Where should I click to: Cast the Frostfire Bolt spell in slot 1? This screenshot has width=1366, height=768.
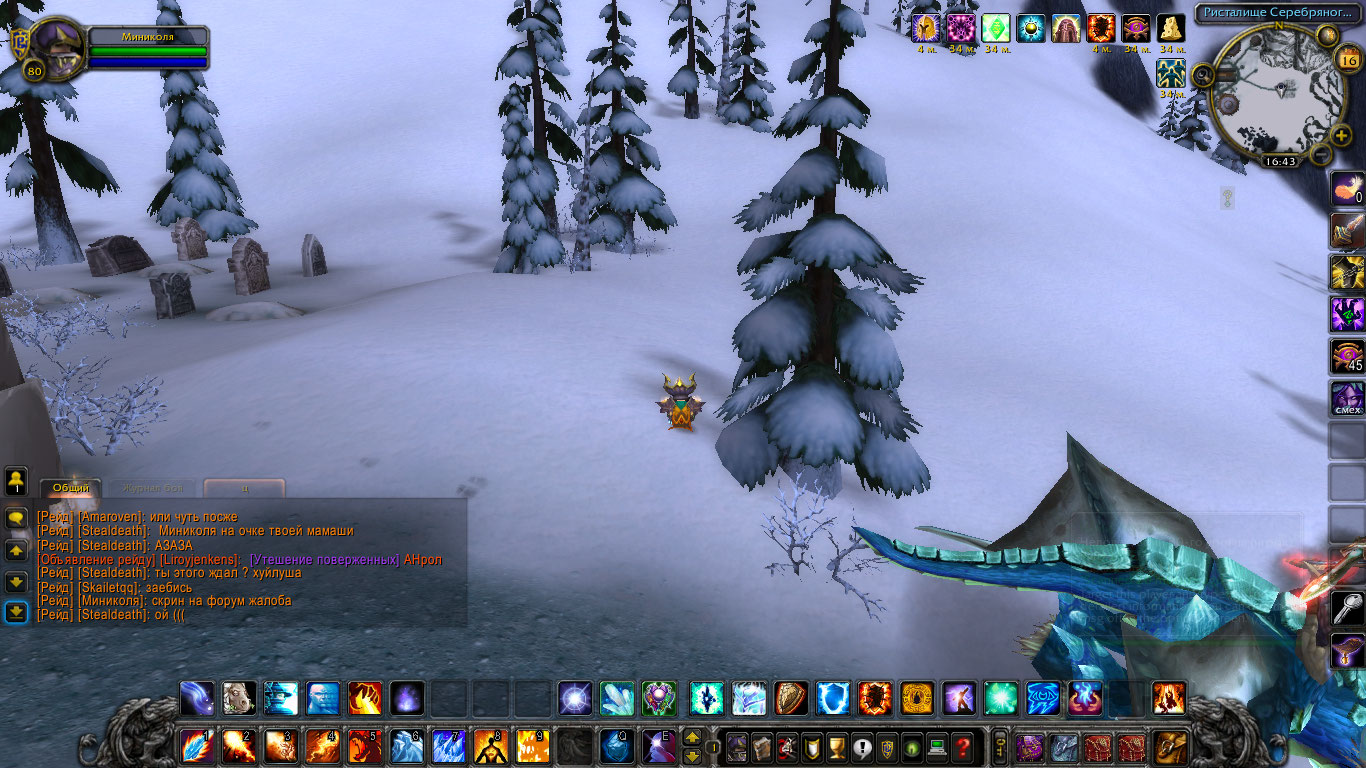tap(197, 746)
